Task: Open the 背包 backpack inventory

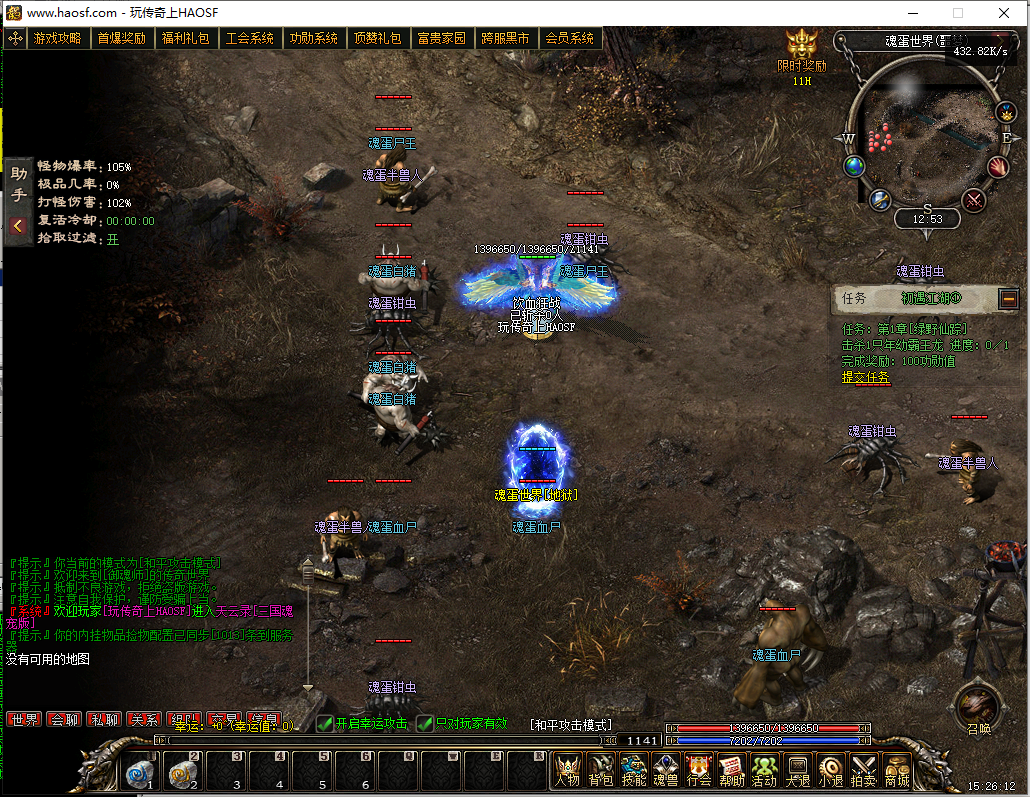Action: pos(600,770)
